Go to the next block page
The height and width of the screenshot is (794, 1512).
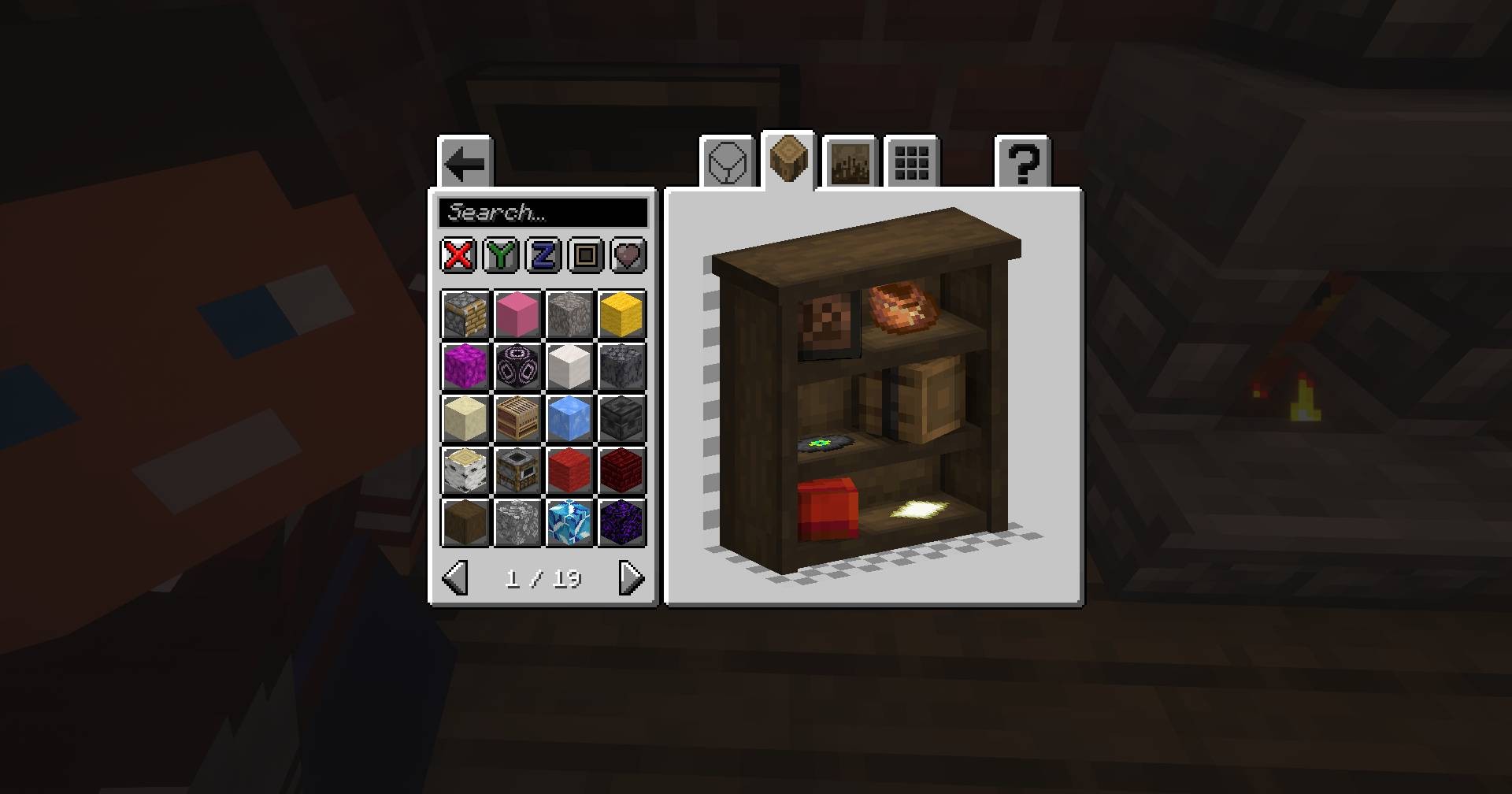632,578
